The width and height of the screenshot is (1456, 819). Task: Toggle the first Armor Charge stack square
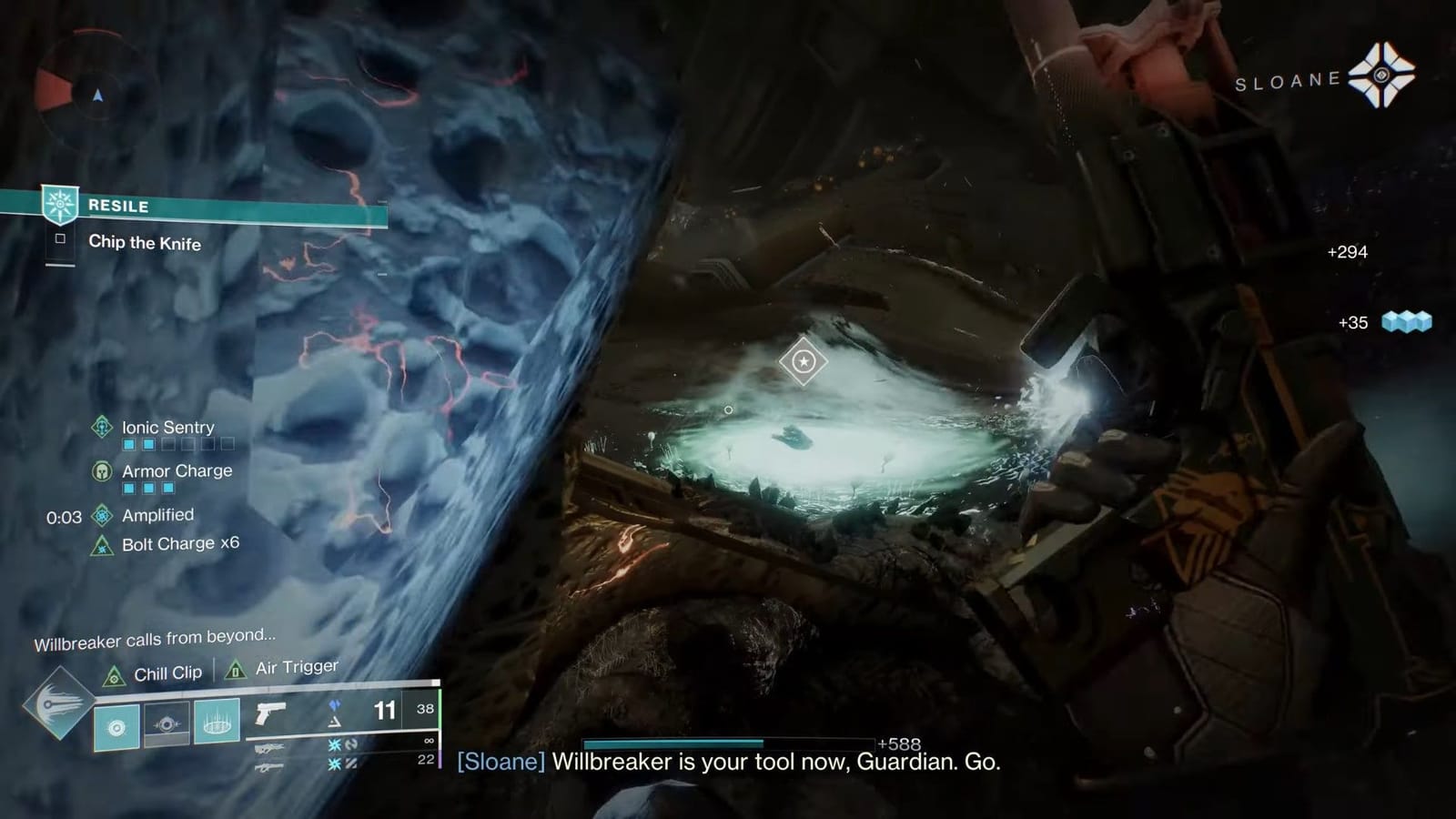click(x=128, y=488)
